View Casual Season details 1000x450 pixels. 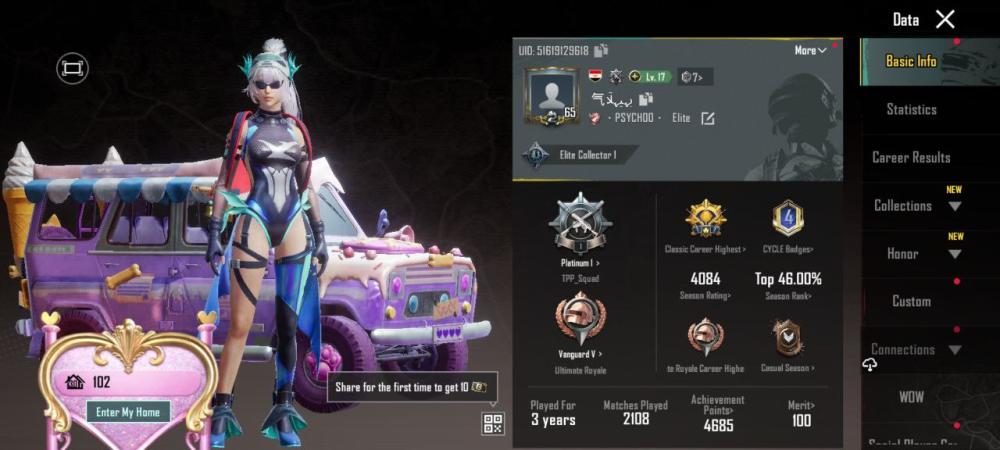tap(788, 340)
